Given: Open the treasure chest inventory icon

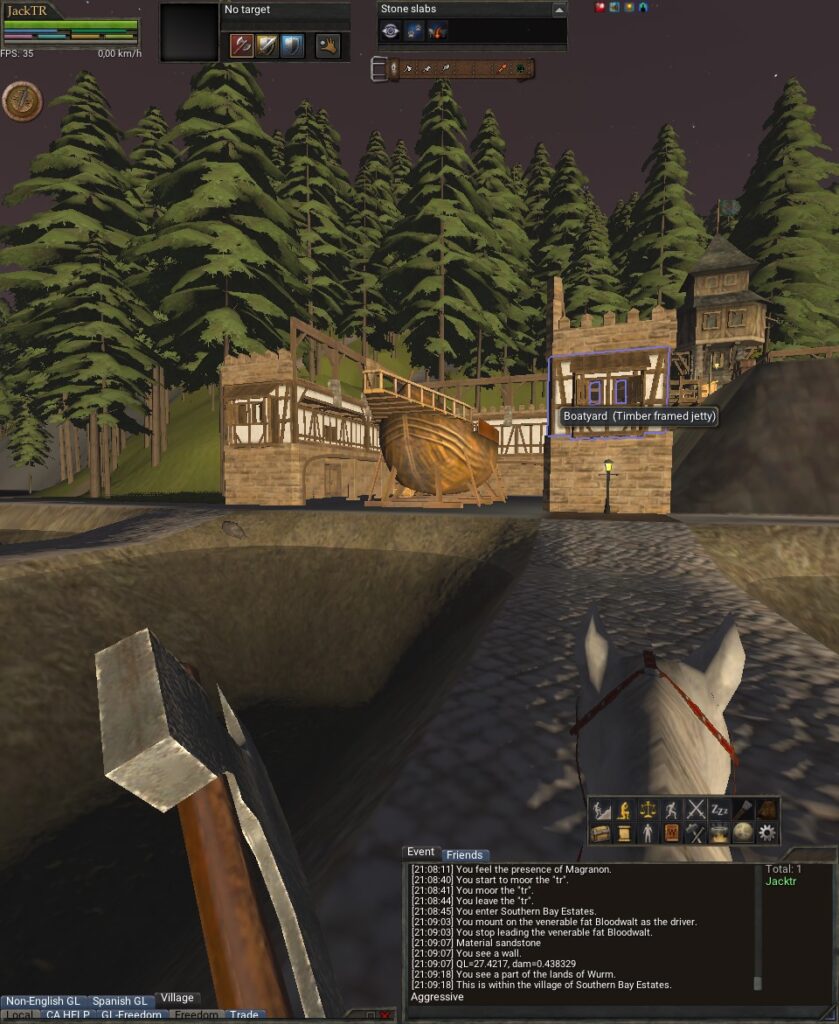Looking at the screenshot, I should tap(601, 832).
